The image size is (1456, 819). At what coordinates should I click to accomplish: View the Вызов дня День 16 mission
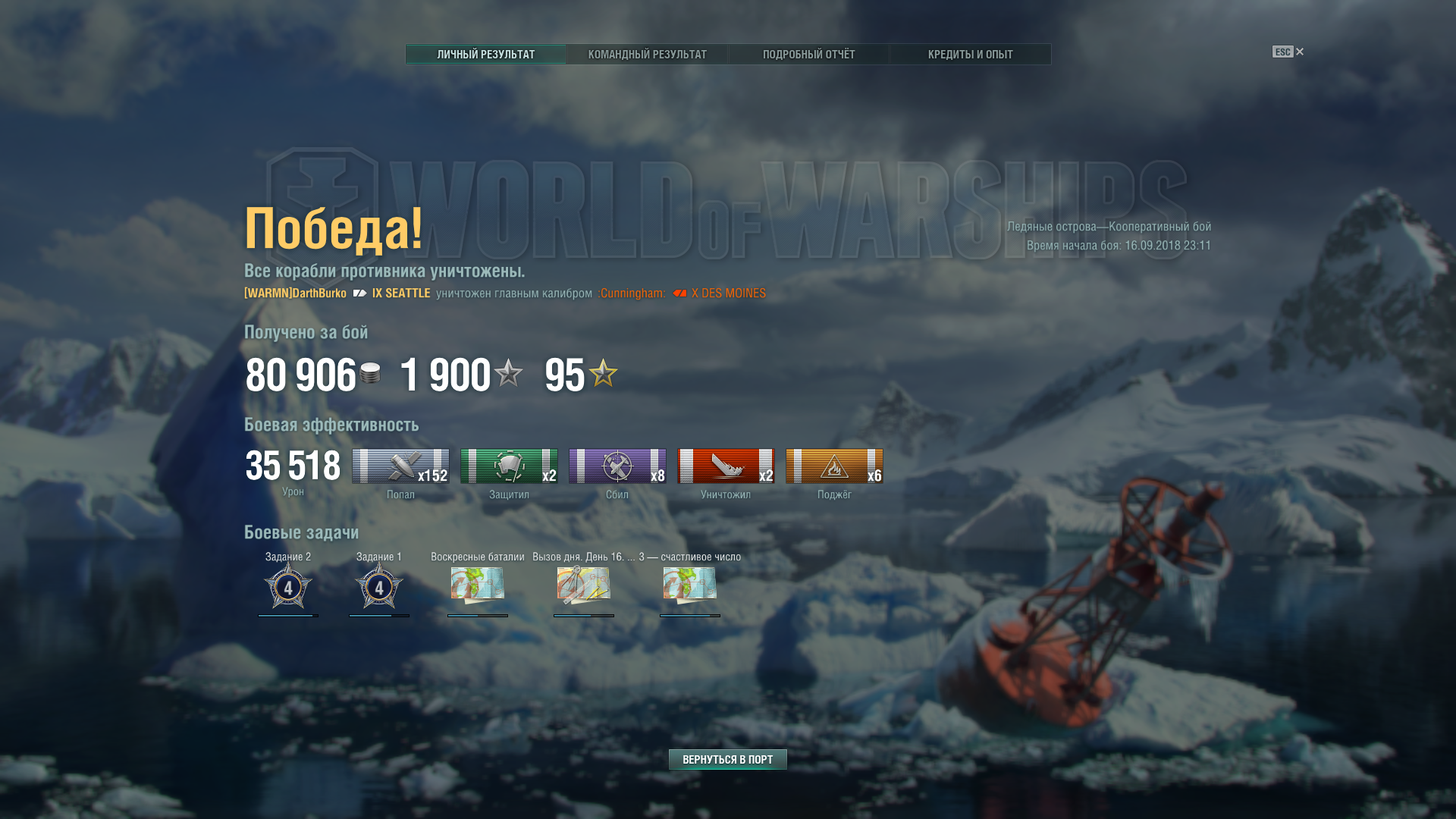coord(584,585)
